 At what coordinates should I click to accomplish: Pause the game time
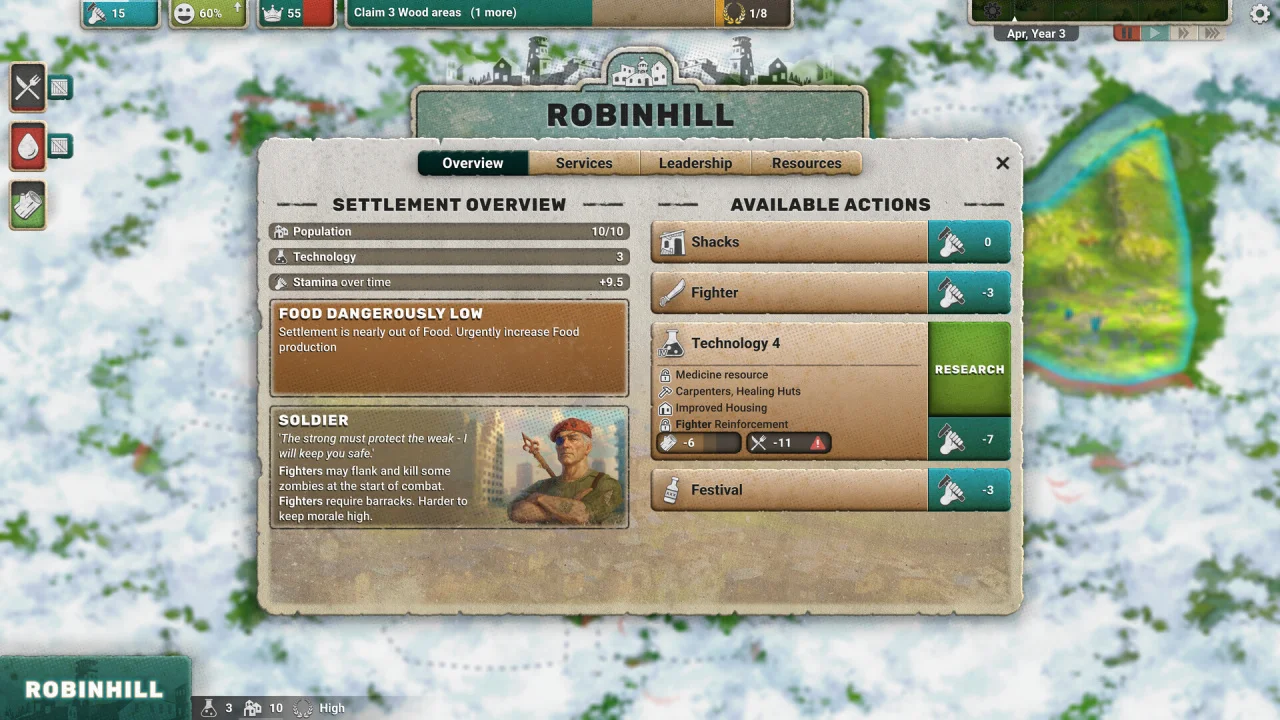coord(1127,34)
